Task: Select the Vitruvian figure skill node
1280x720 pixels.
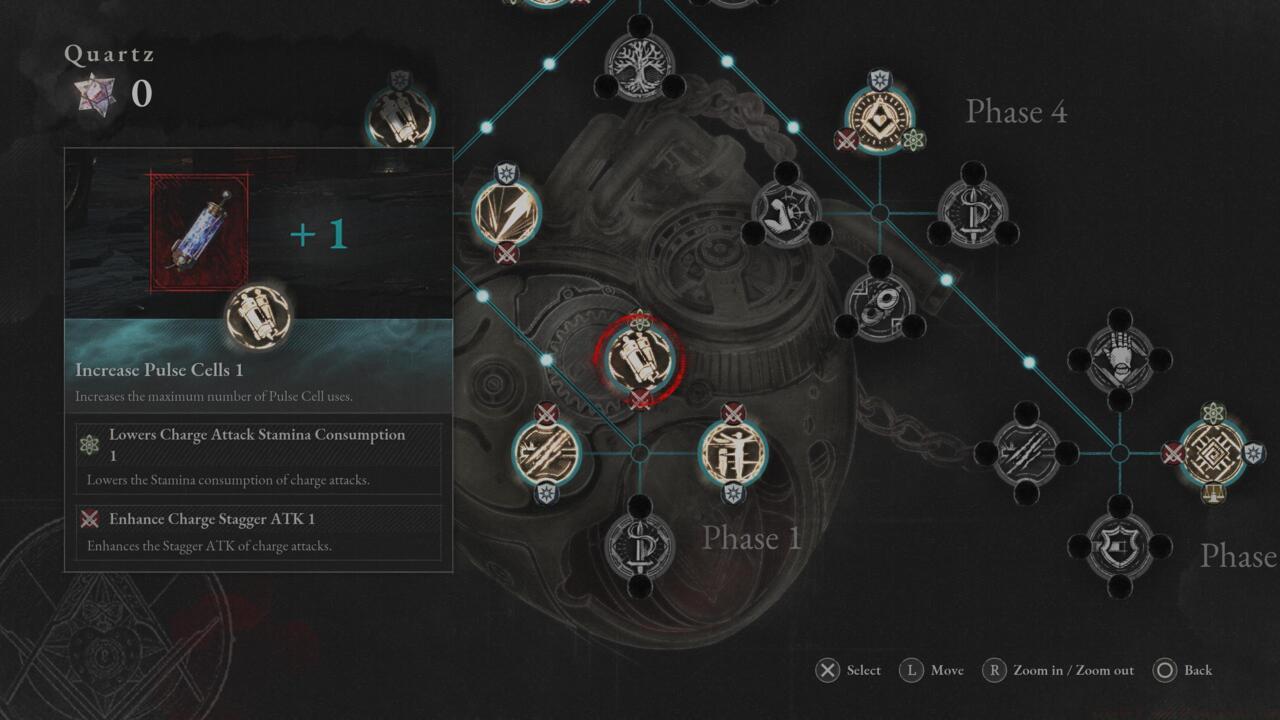Action: click(733, 452)
